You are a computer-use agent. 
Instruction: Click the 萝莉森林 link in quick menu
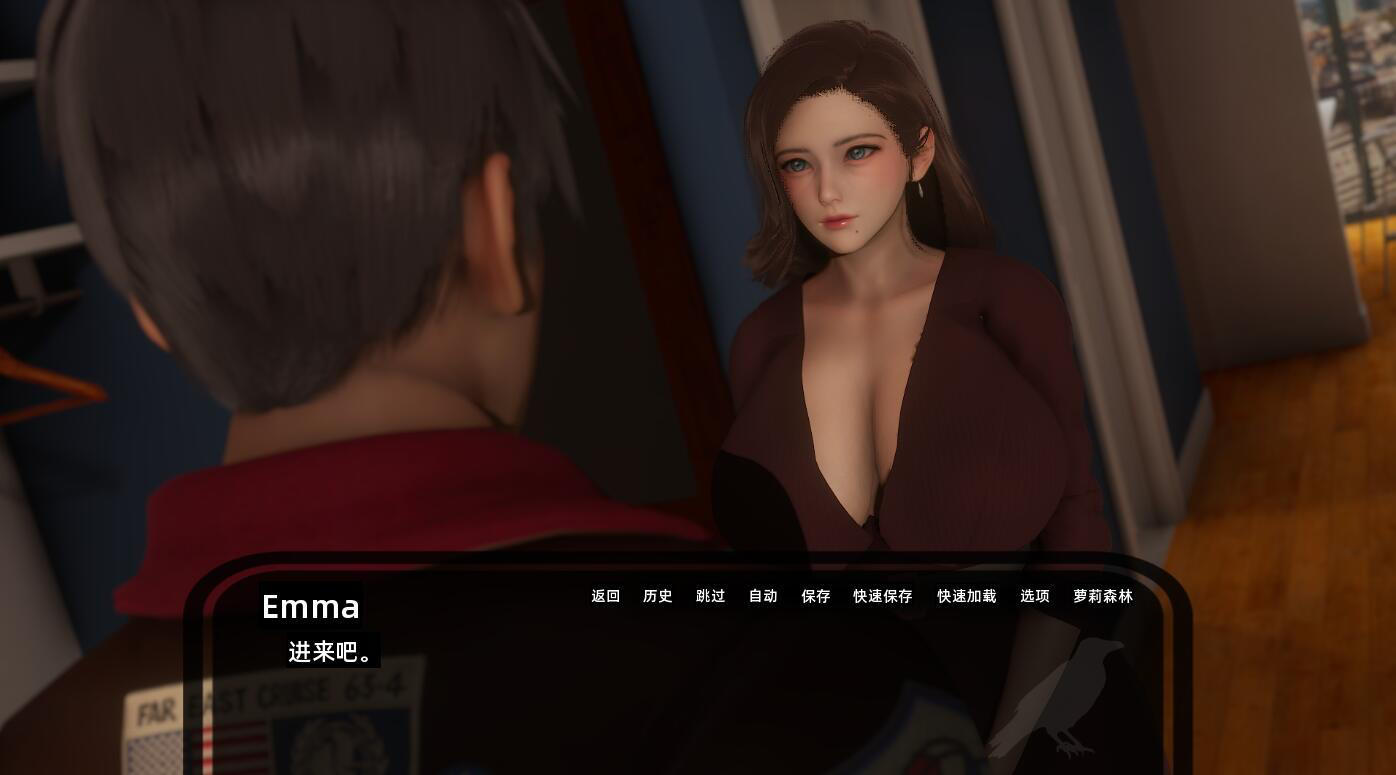point(1103,596)
